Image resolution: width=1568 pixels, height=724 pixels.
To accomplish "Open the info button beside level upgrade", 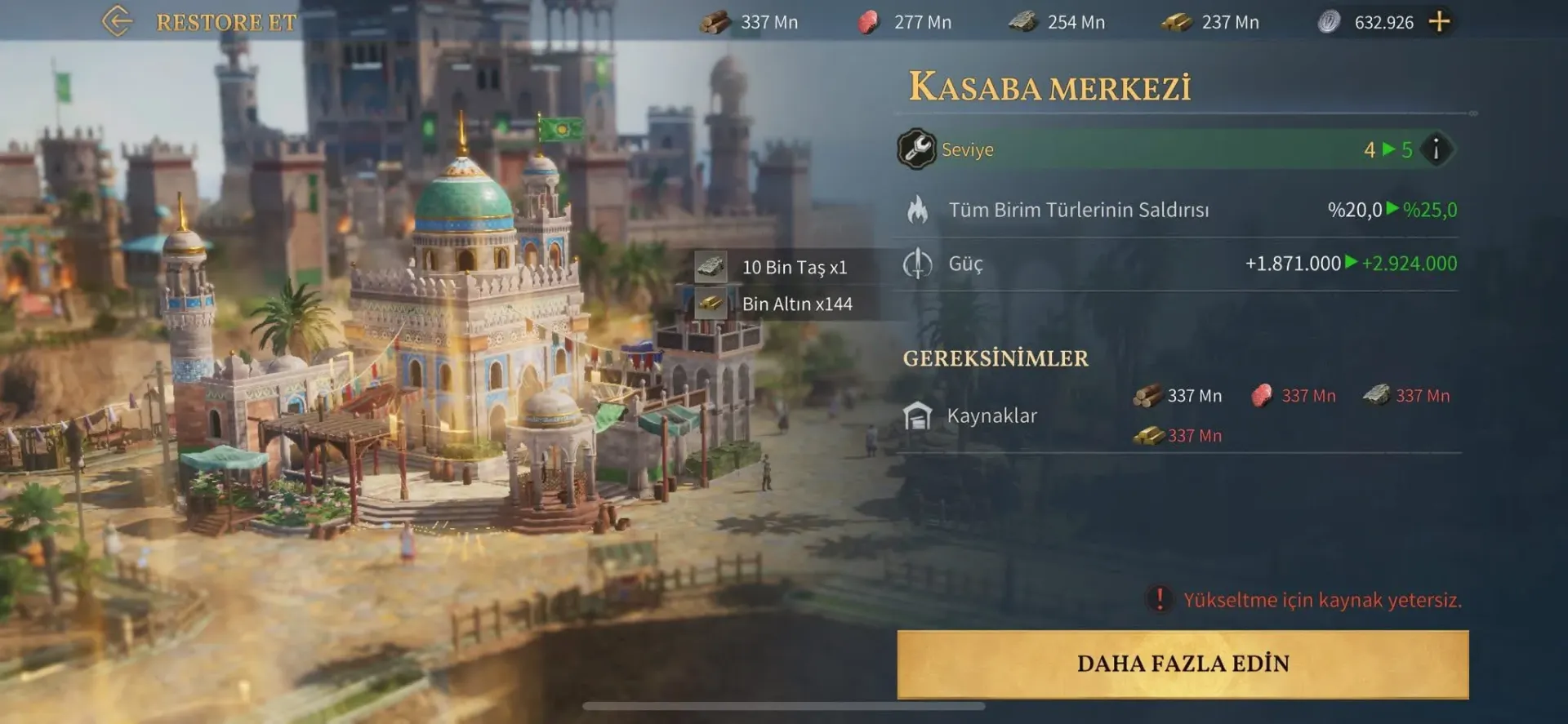I will [x=1437, y=149].
